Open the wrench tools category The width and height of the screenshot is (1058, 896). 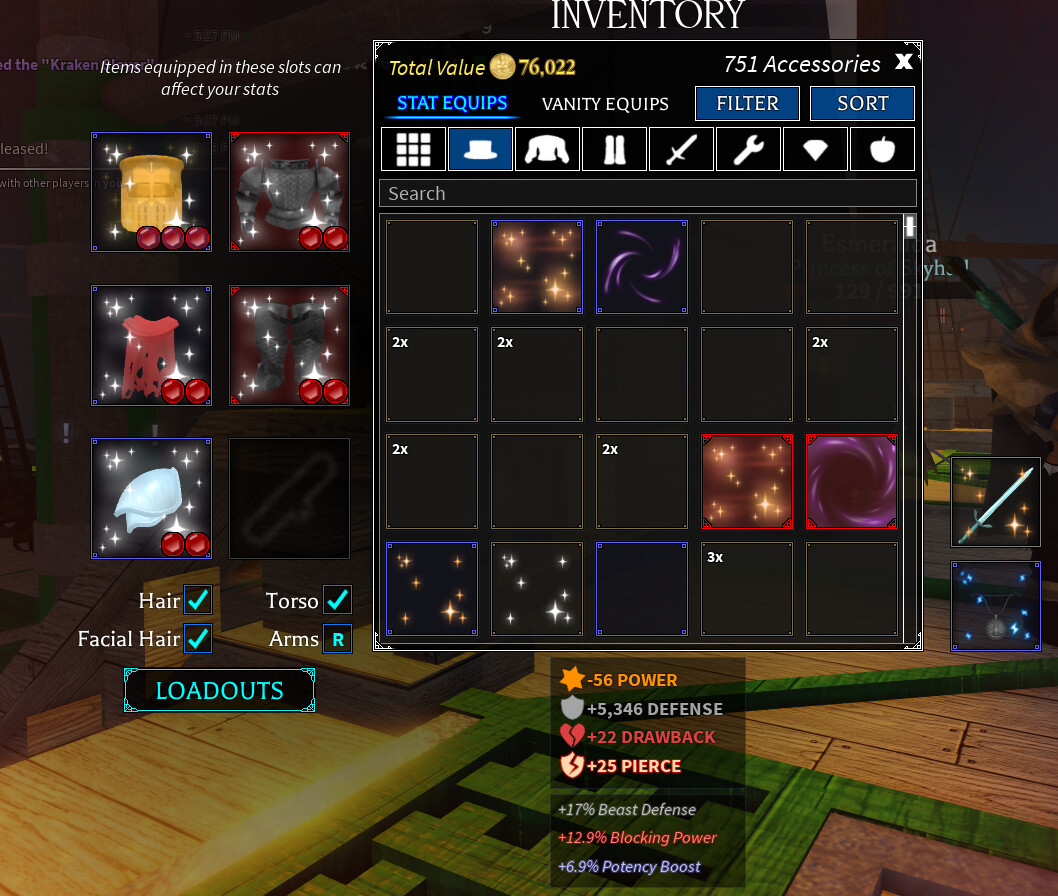point(748,149)
